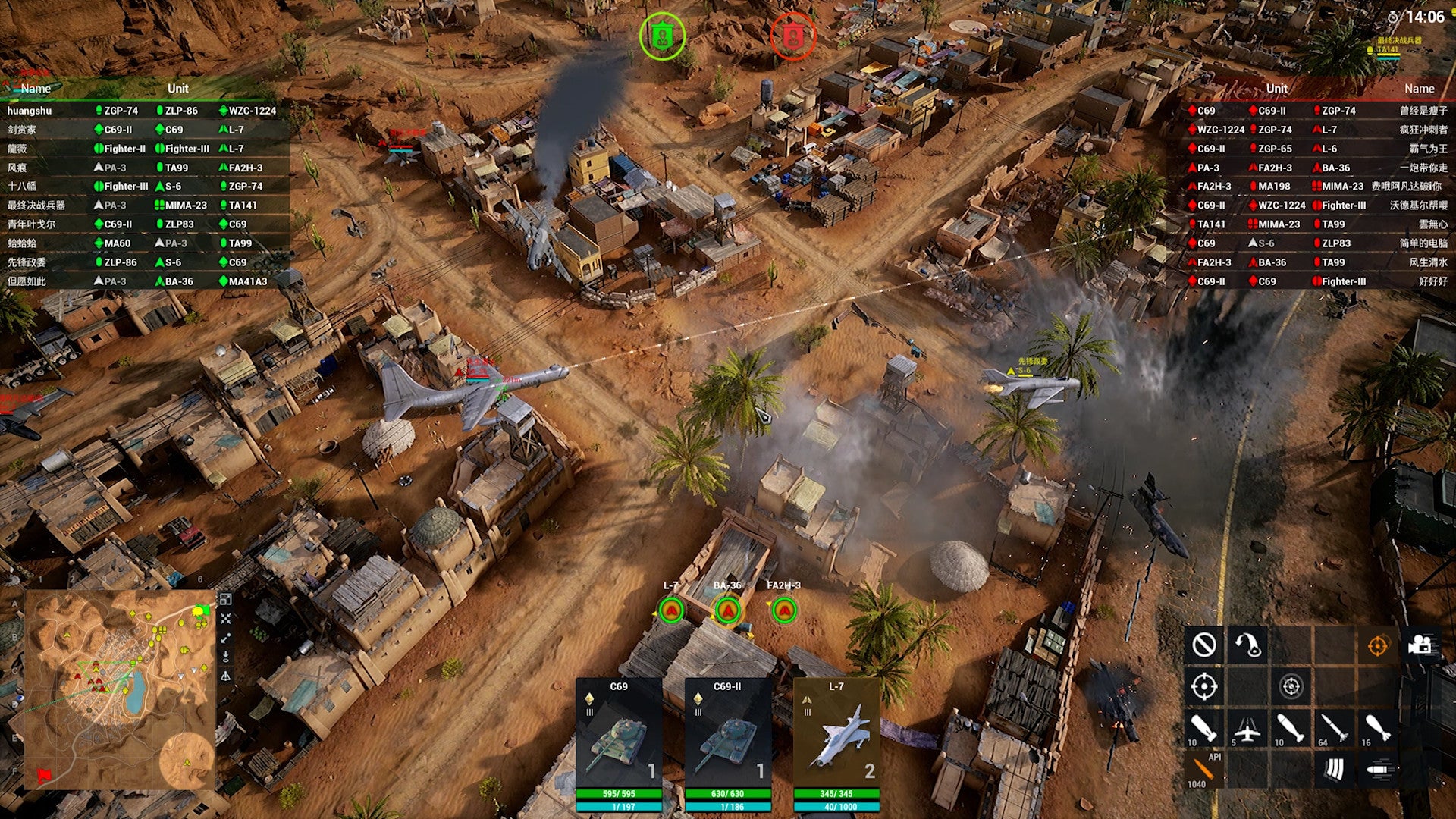This screenshot has height=819, width=1456.
Task: Select the white crosshair attack command
Action: [x=1204, y=687]
